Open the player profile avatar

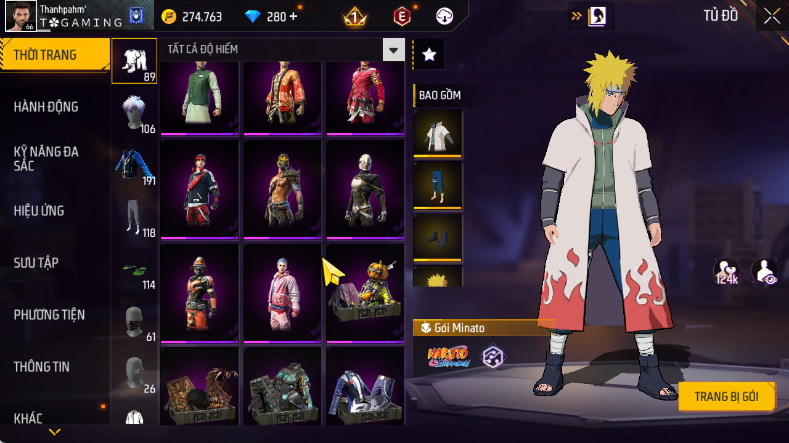click(x=19, y=17)
